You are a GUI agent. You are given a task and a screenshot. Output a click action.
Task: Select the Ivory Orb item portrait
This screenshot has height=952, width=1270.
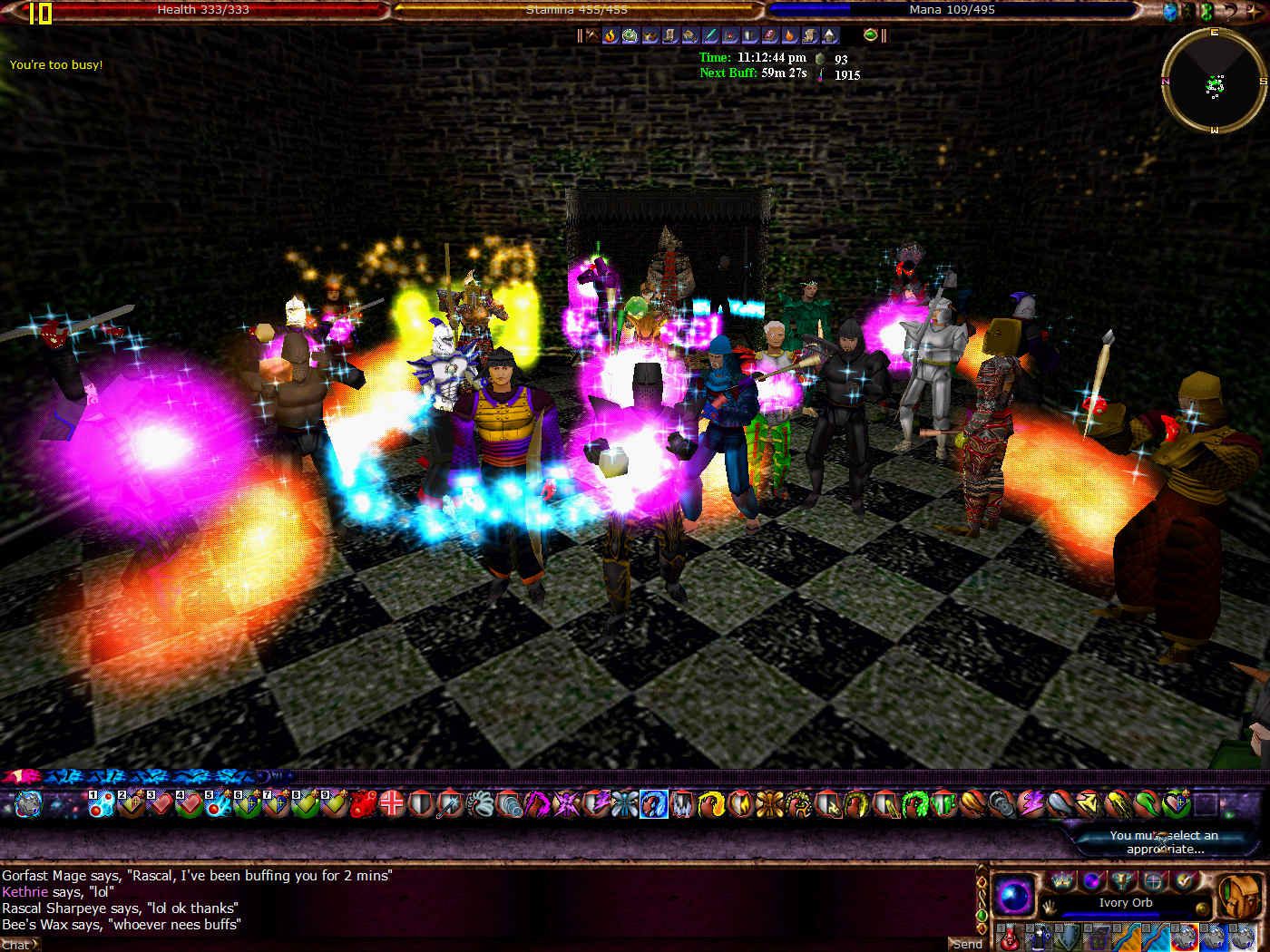pyautogui.click(x=1014, y=895)
